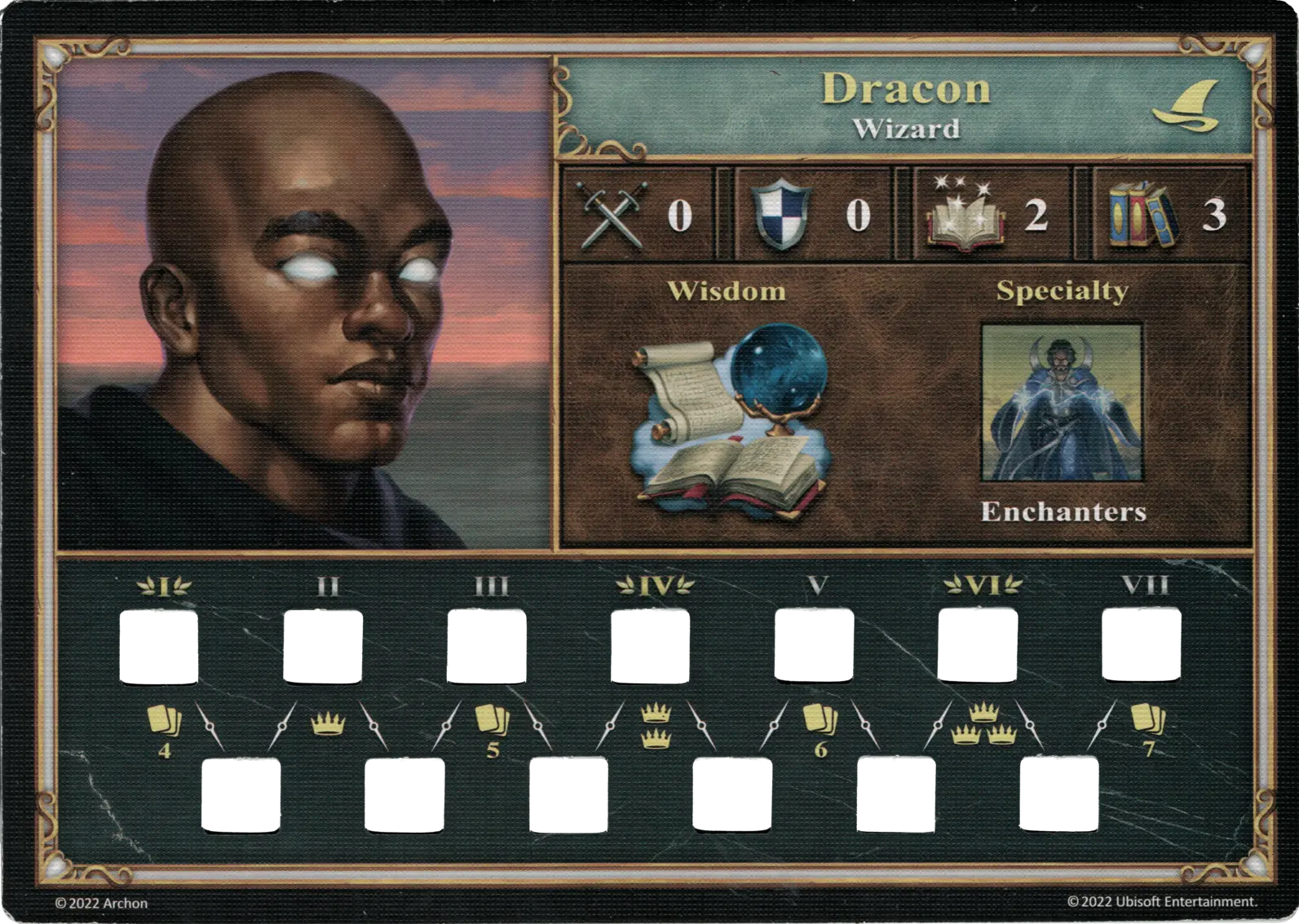
Task: Choose the level IV slot
Action: pyautogui.click(x=649, y=648)
